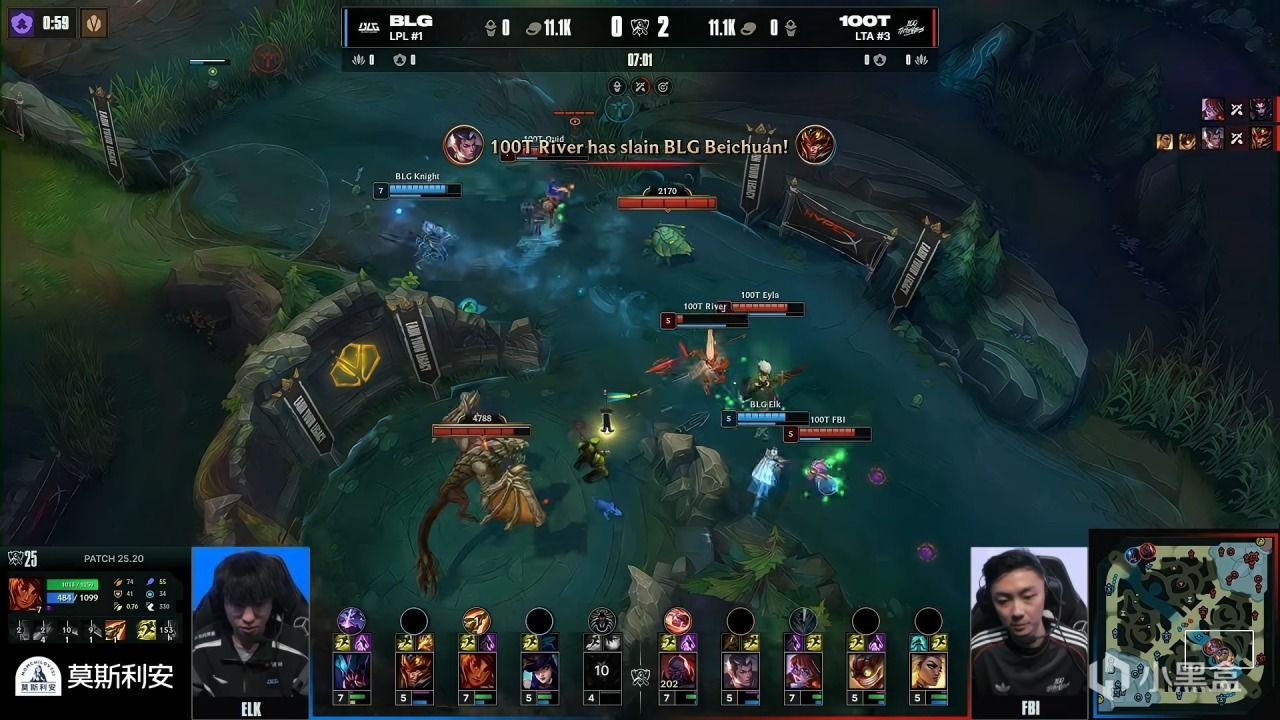Screen dimensions: 1280x720
Task: Choose the blonde champion portrait in the bottom bar
Action: coord(928,670)
